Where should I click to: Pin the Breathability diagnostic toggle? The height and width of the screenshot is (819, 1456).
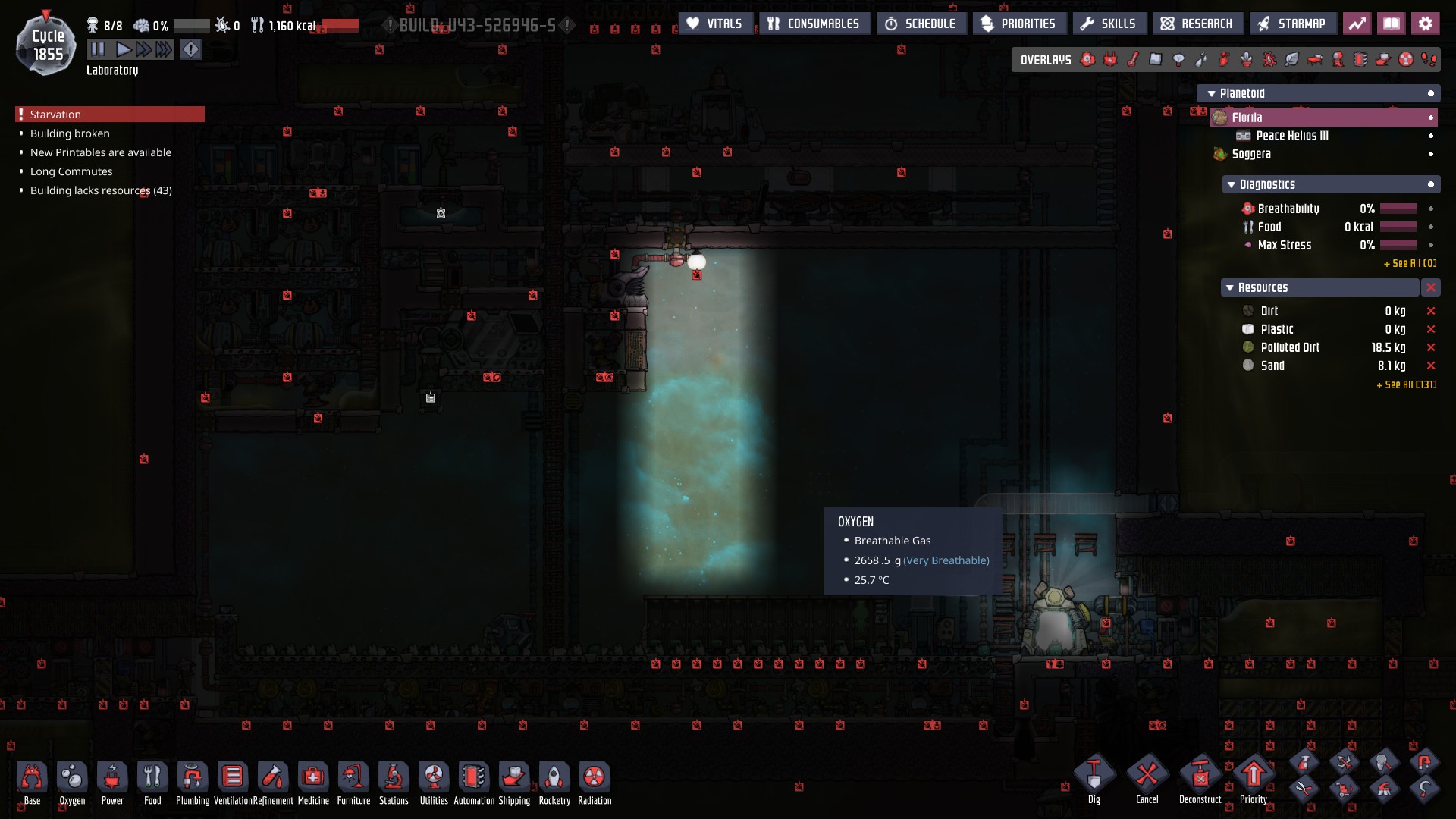(x=1431, y=209)
